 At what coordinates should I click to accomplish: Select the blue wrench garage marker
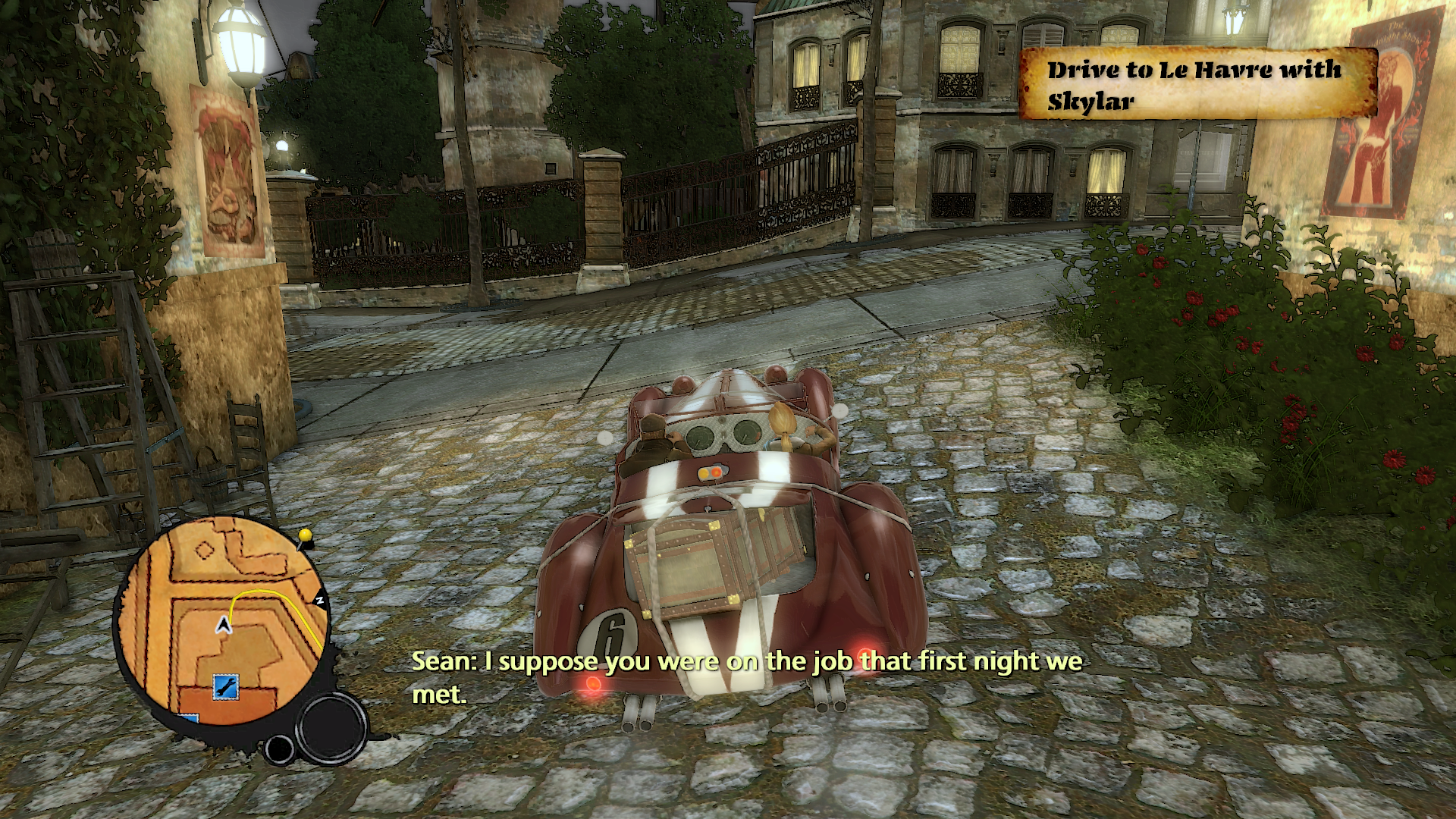225,686
